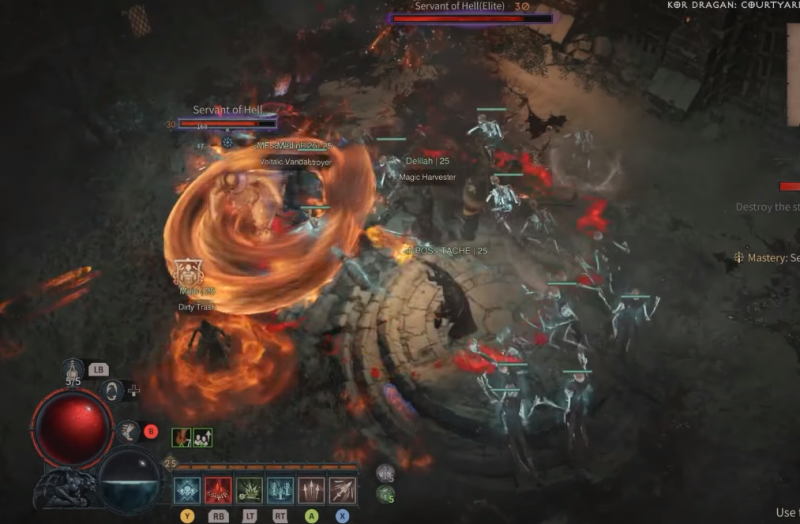
Task: Cast the pale blue skeleton summon skill
Action: tap(280, 490)
